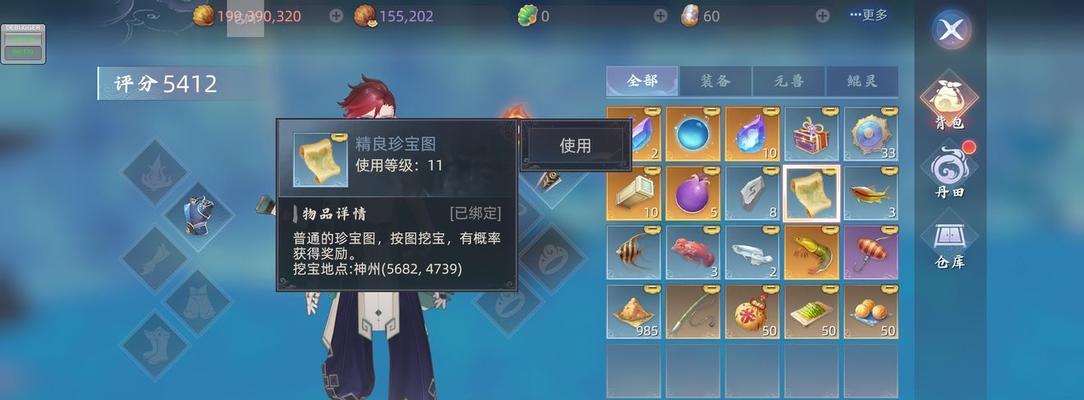Image resolution: width=1084 pixels, height=400 pixels.
Task: Select the blue armor equipment slot
Action: tap(198, 214)
